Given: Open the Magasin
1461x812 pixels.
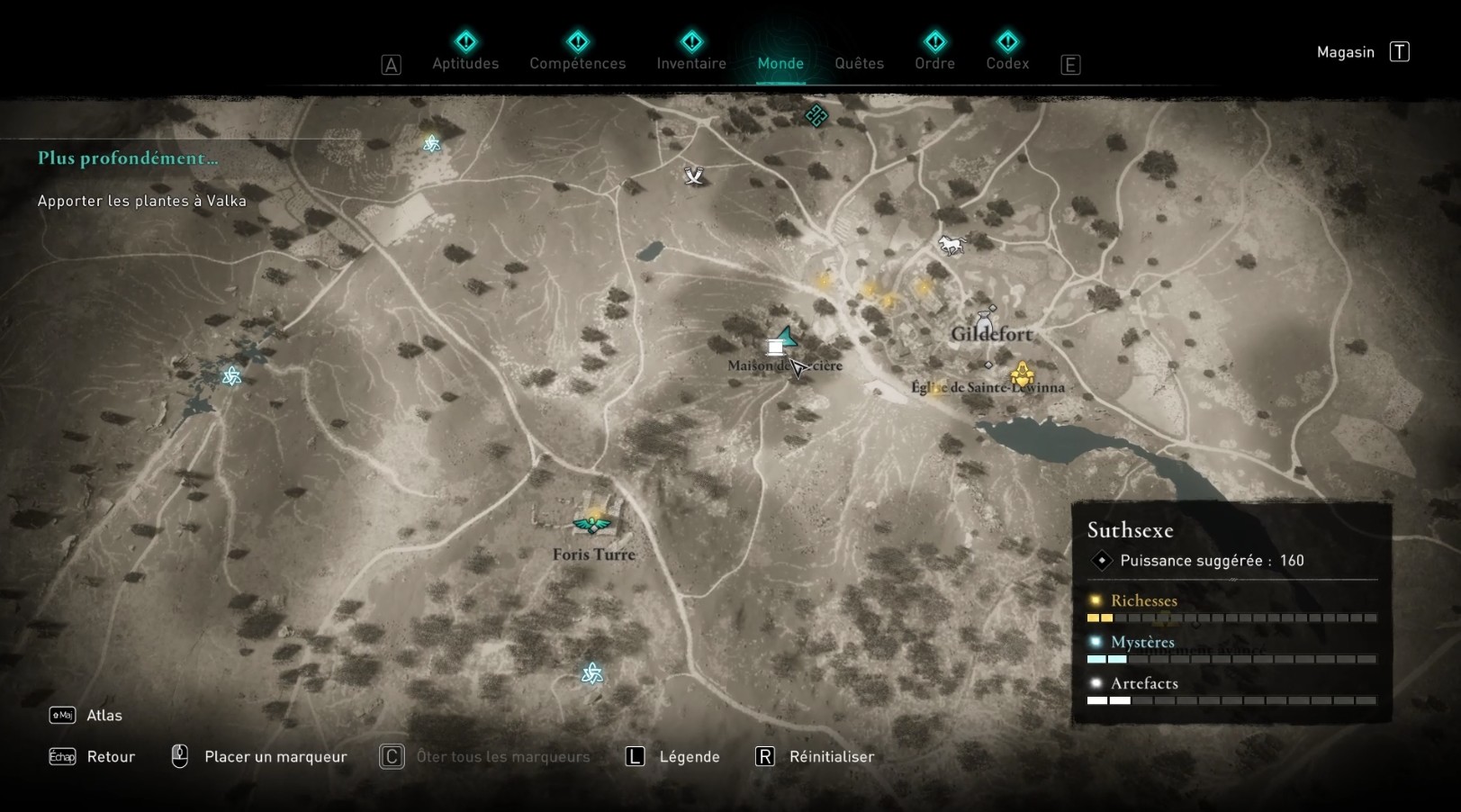Looking at the screenshot, I should point(1345,51).
